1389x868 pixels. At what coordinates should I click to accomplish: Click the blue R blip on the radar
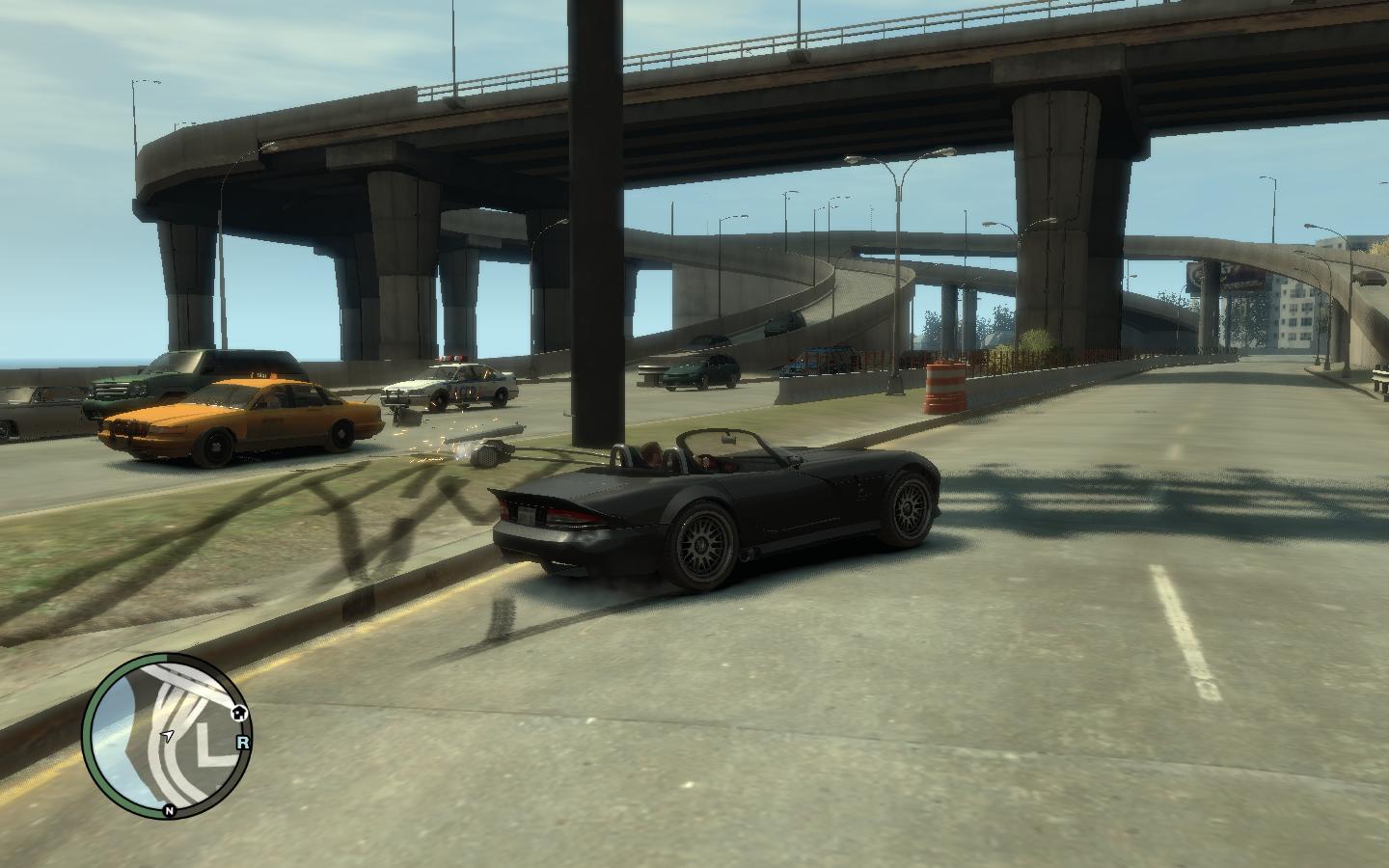point(242,743)
